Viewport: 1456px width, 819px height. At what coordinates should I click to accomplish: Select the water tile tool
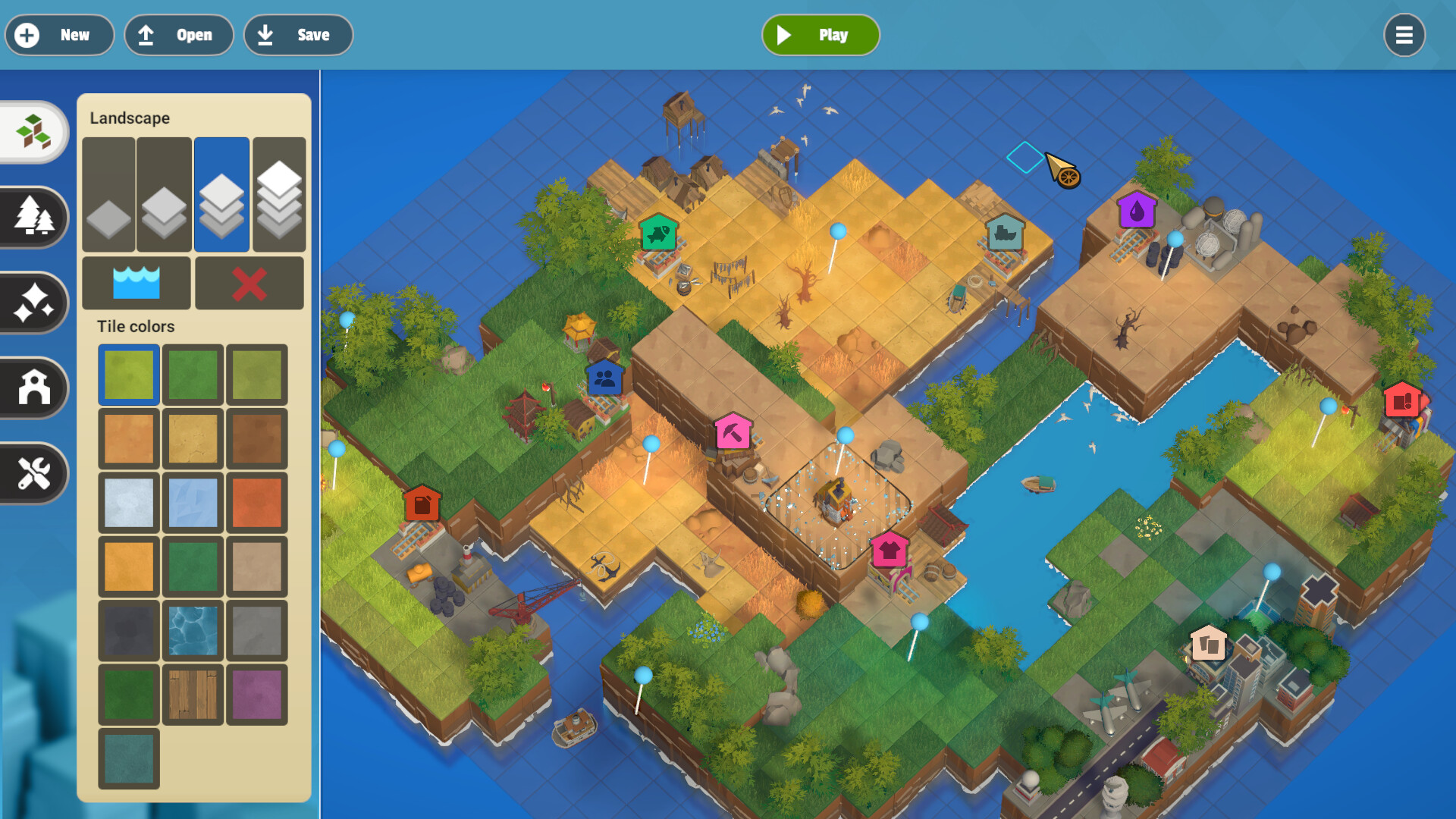pos(136,283)
